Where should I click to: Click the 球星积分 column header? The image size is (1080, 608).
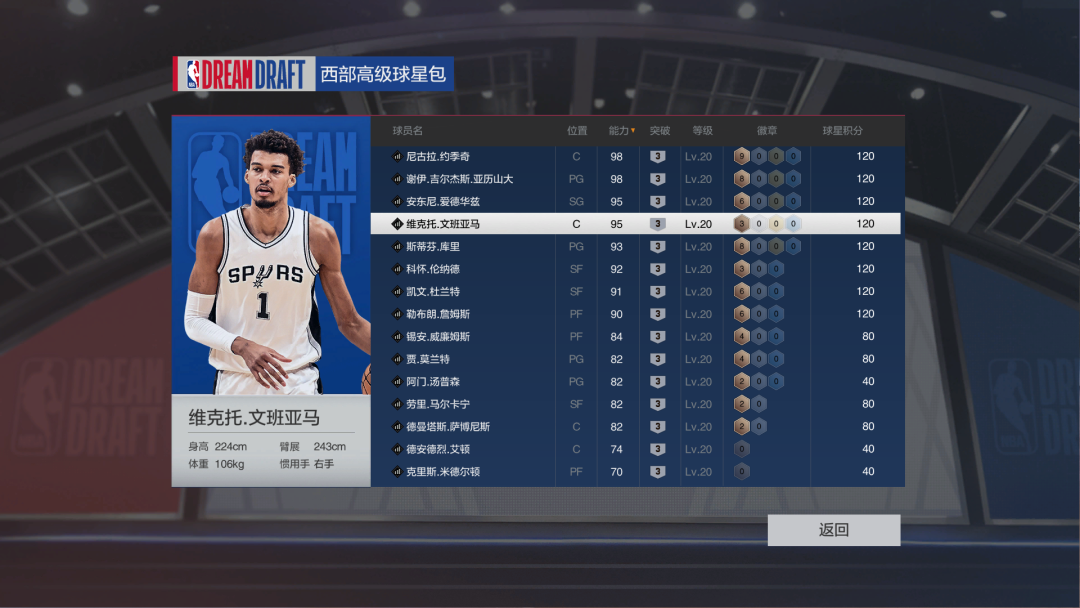[x=842, y=131]
